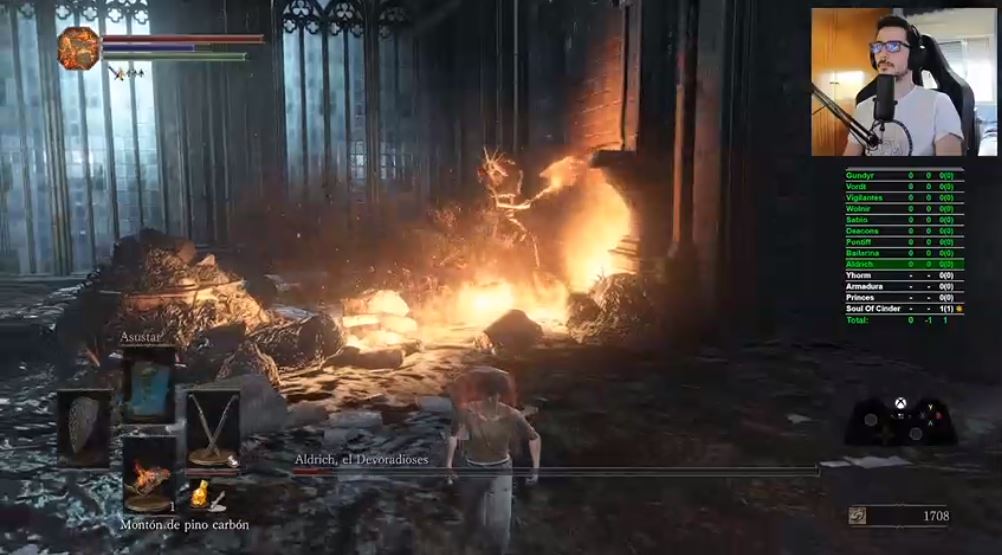Use the Montón de pino carbón item slot
The image size is (1002, 555).
tap(148, 473)
